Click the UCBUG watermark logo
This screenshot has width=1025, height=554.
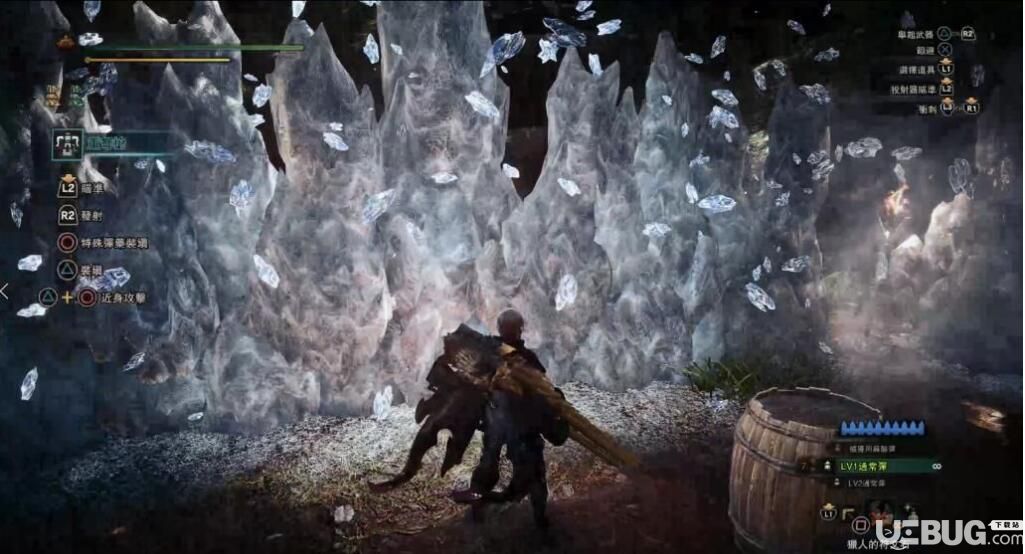pyautogui.click(x=930, y=532)
